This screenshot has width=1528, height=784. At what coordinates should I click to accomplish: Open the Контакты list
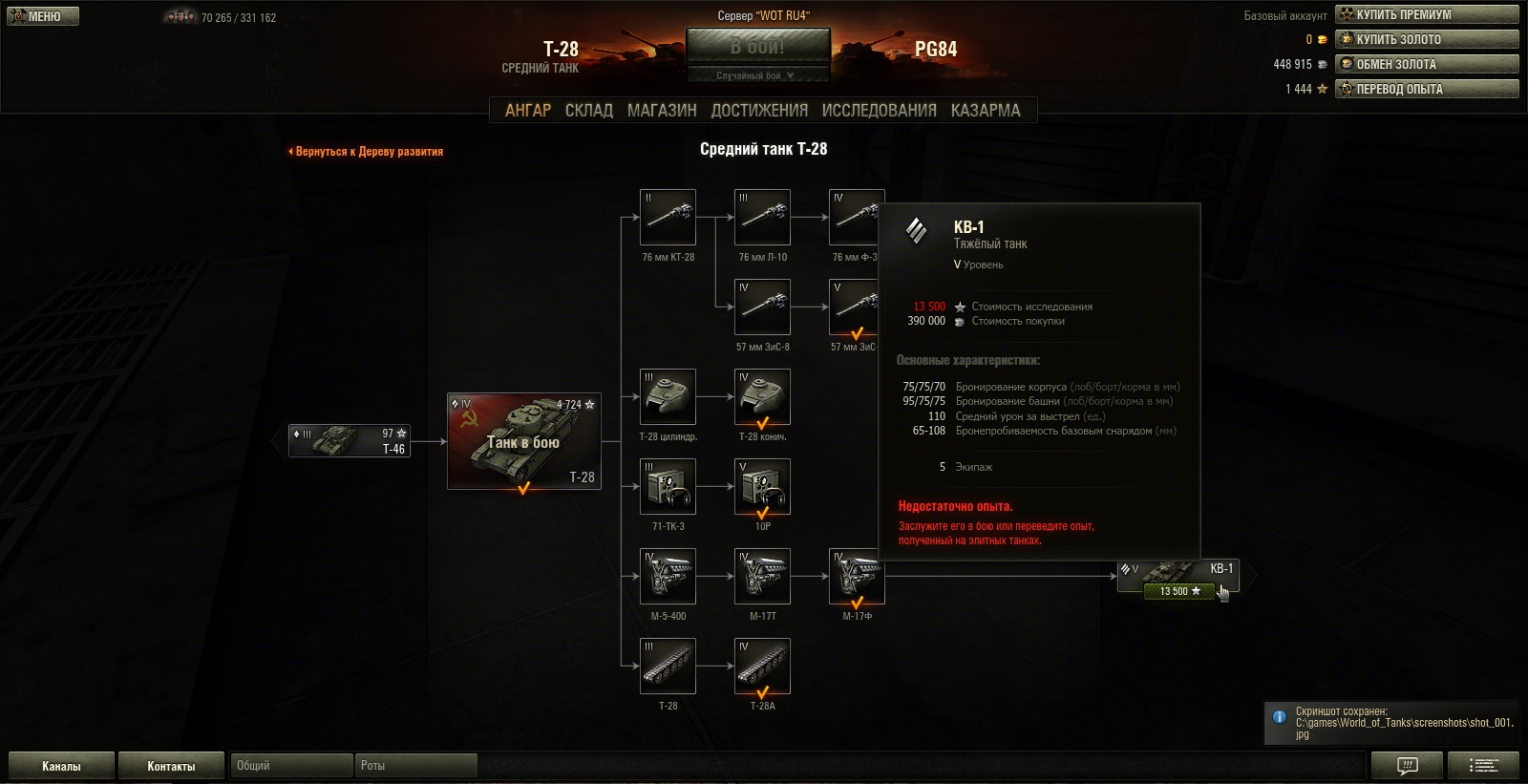[x=171, y=766]
